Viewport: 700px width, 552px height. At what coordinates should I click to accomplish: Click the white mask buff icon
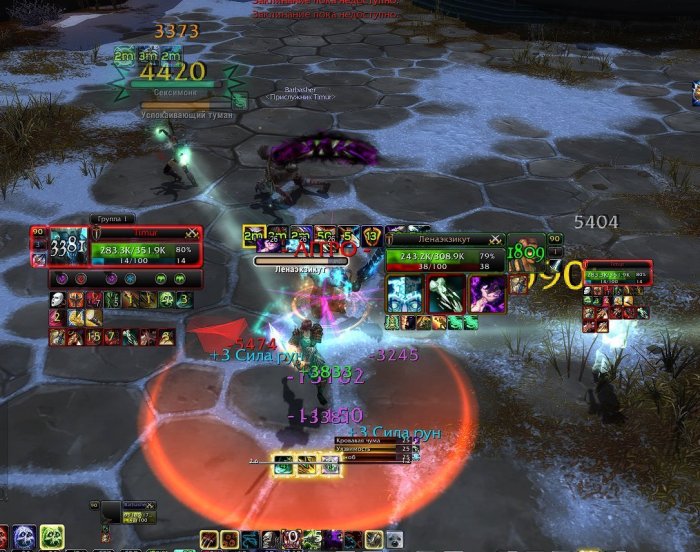coord(57,299)
